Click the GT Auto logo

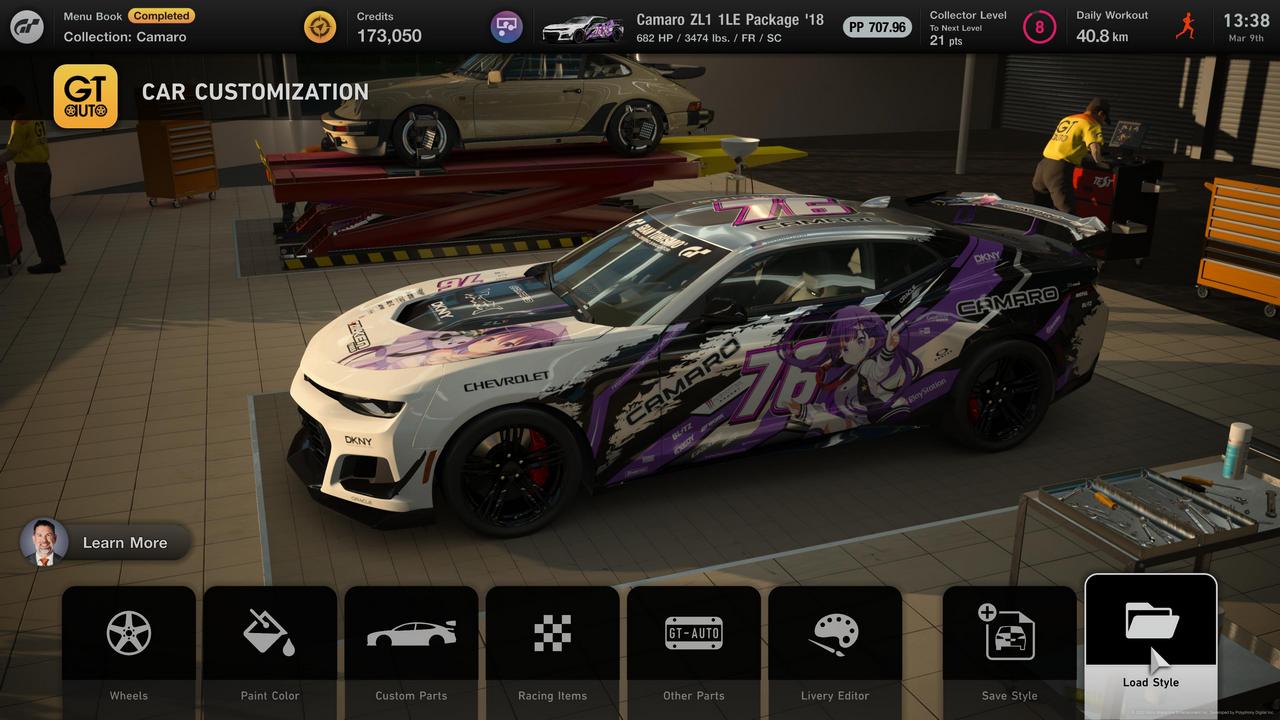(85, 96)
